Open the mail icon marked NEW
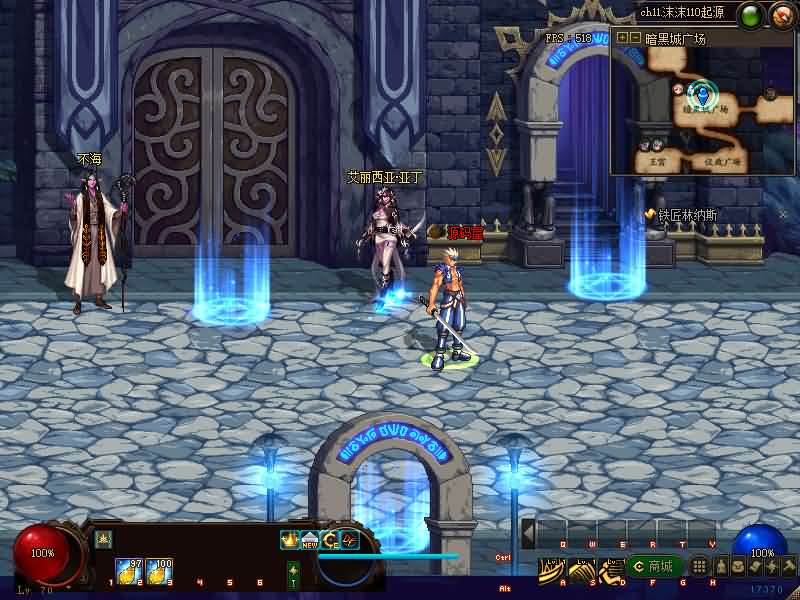The image size is (800, 600). pos(310,540)
